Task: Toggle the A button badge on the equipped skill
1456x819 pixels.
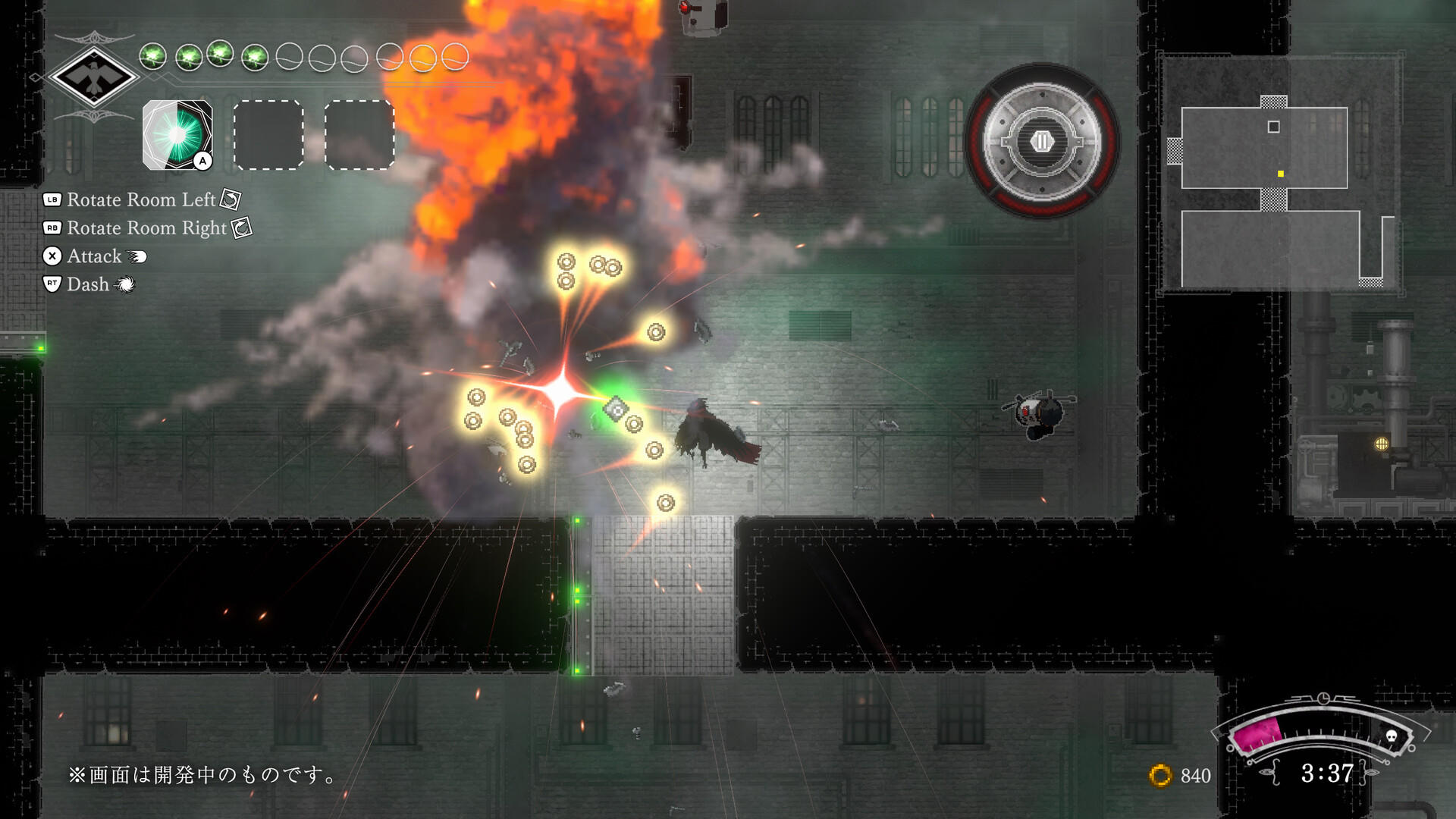Action: pyautogui.click(x=202, y=162)
